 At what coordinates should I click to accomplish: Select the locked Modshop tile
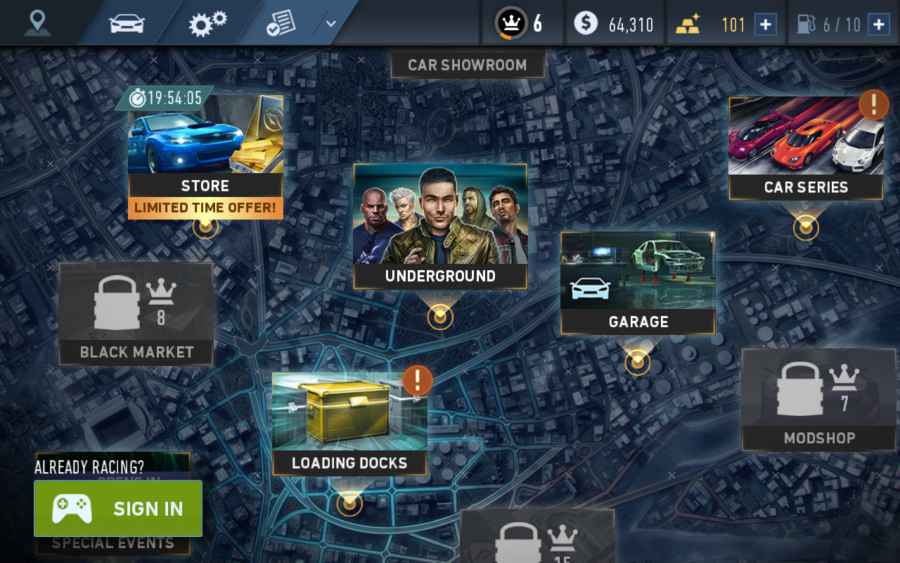pyautogui.click(x=818, y=399)
